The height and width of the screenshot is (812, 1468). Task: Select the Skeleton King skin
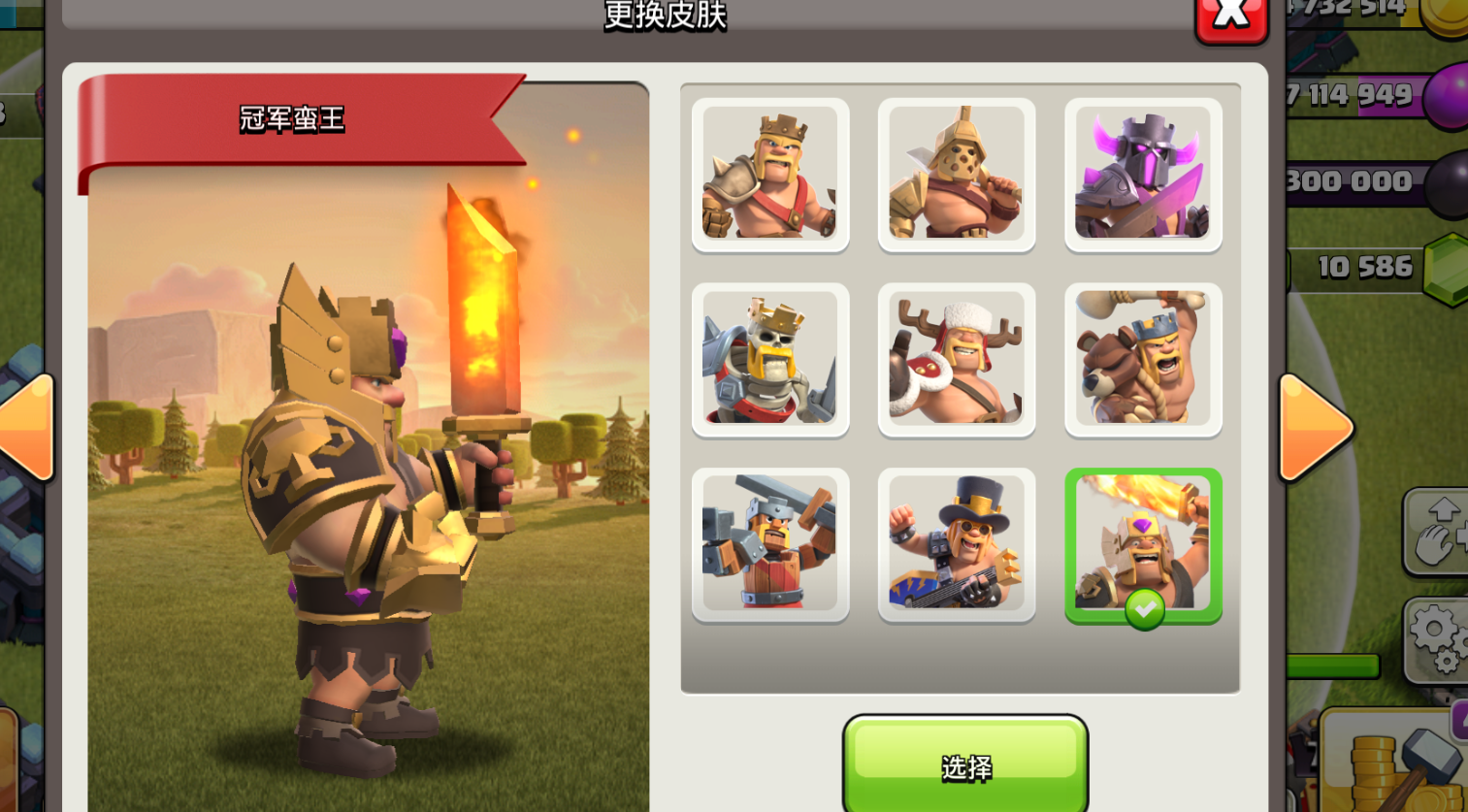pyautogui.click(x=769, y=359)
